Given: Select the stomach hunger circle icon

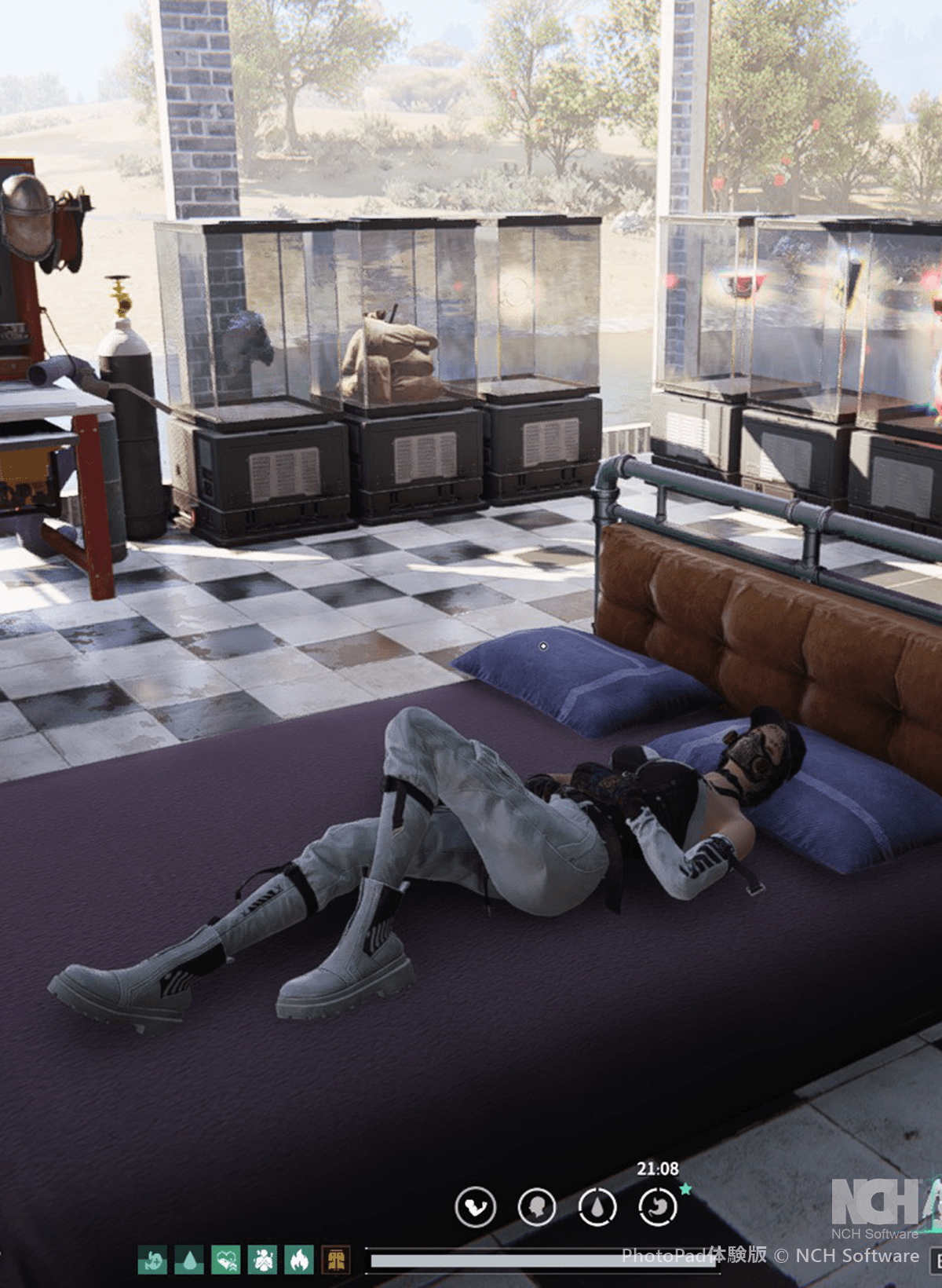Looking at the screenshot, I should [658, 1206].
